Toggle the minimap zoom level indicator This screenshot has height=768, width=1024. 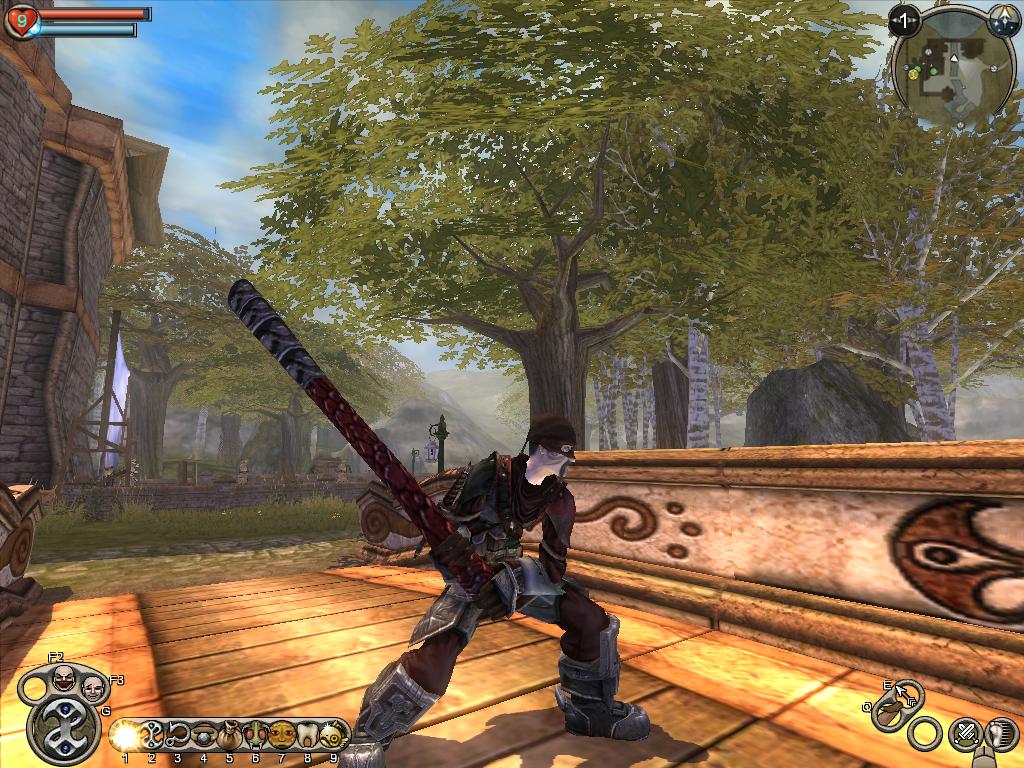[x=904, y=19]
